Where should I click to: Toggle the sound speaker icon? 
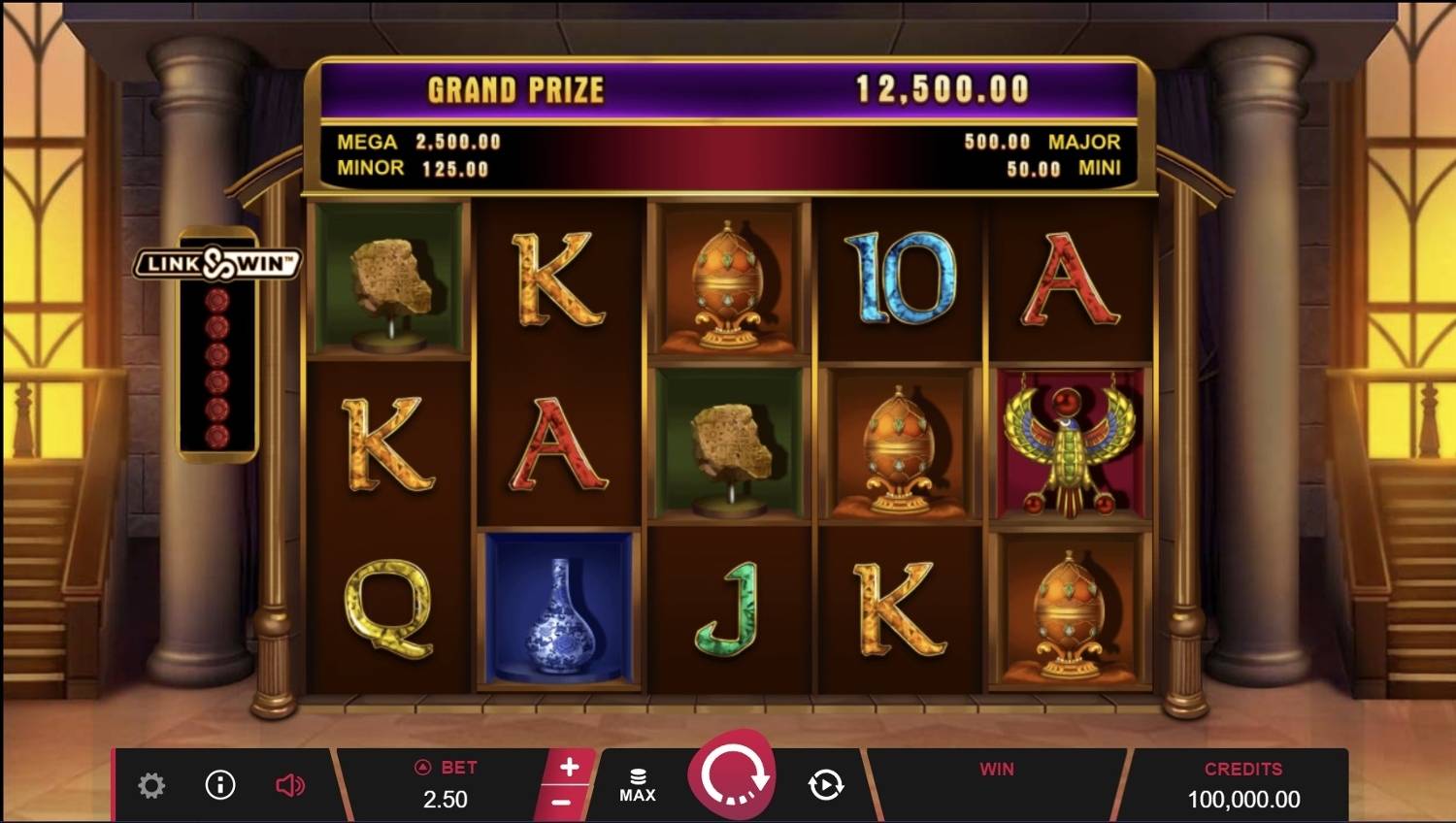pos(289,785)
